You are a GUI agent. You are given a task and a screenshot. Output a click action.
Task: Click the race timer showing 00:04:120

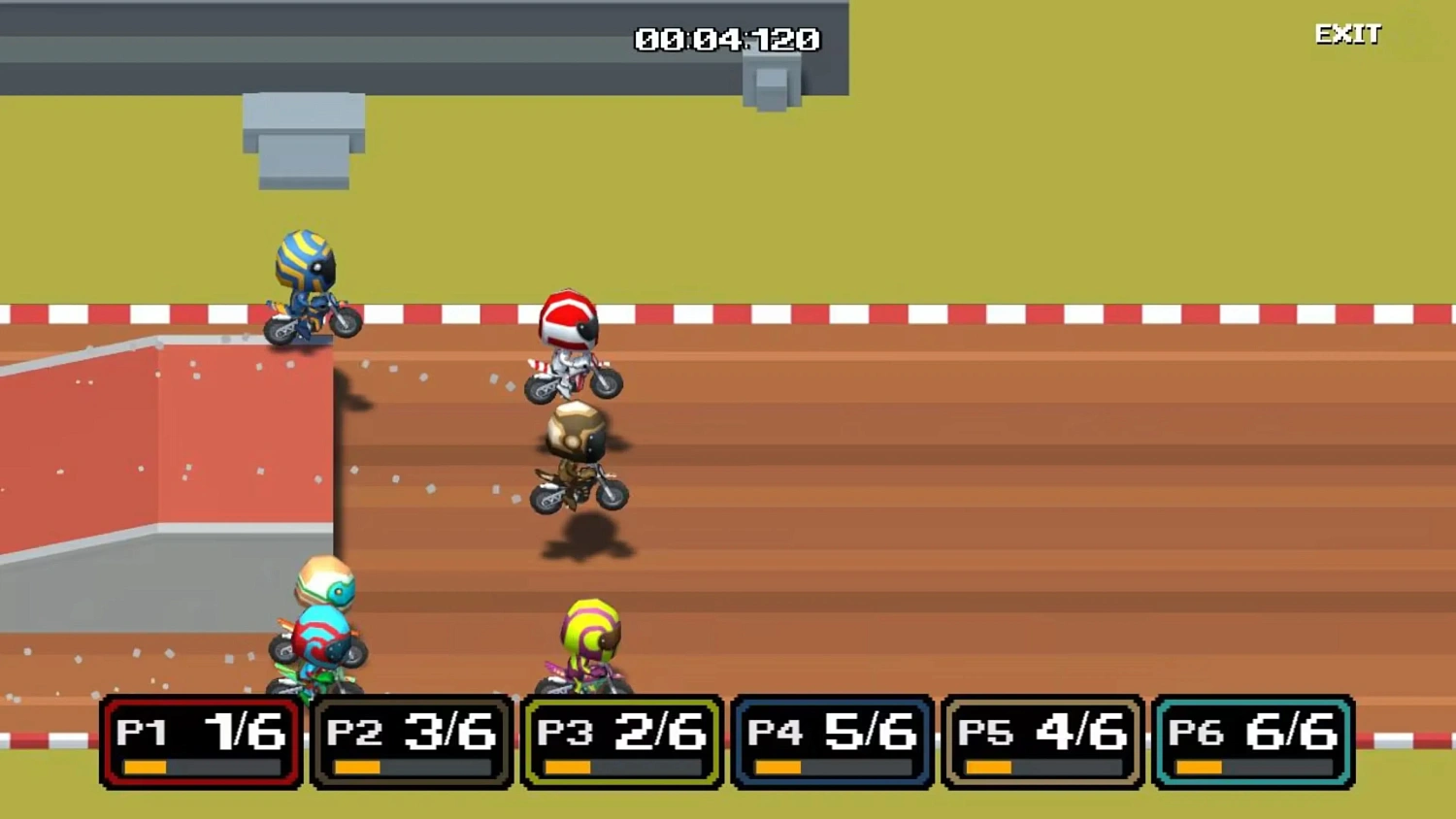pyautogui.click(x=726, y=40)
